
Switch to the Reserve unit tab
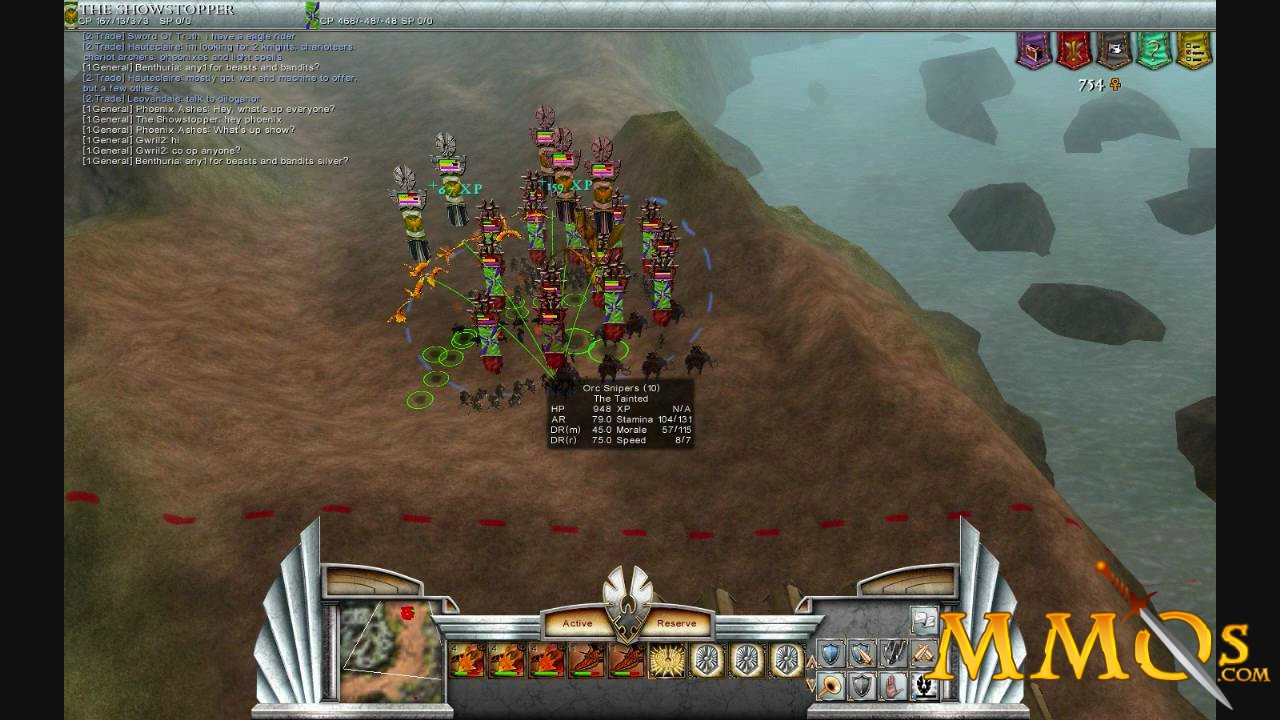675,623
